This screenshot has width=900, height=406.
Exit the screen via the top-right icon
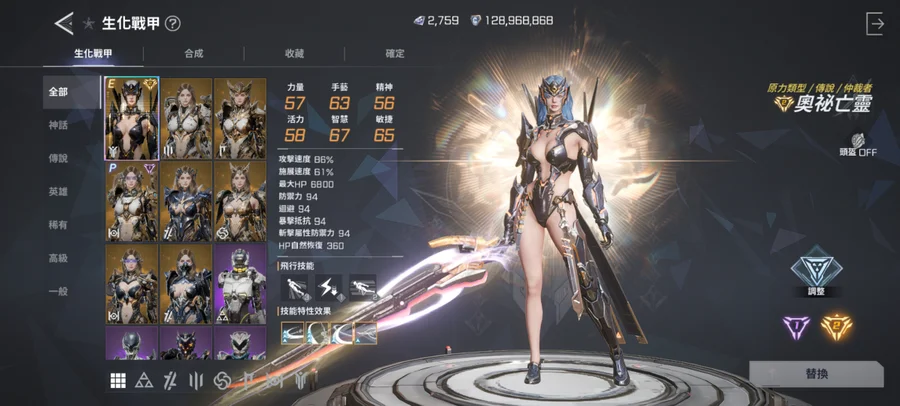click(876, 23)
